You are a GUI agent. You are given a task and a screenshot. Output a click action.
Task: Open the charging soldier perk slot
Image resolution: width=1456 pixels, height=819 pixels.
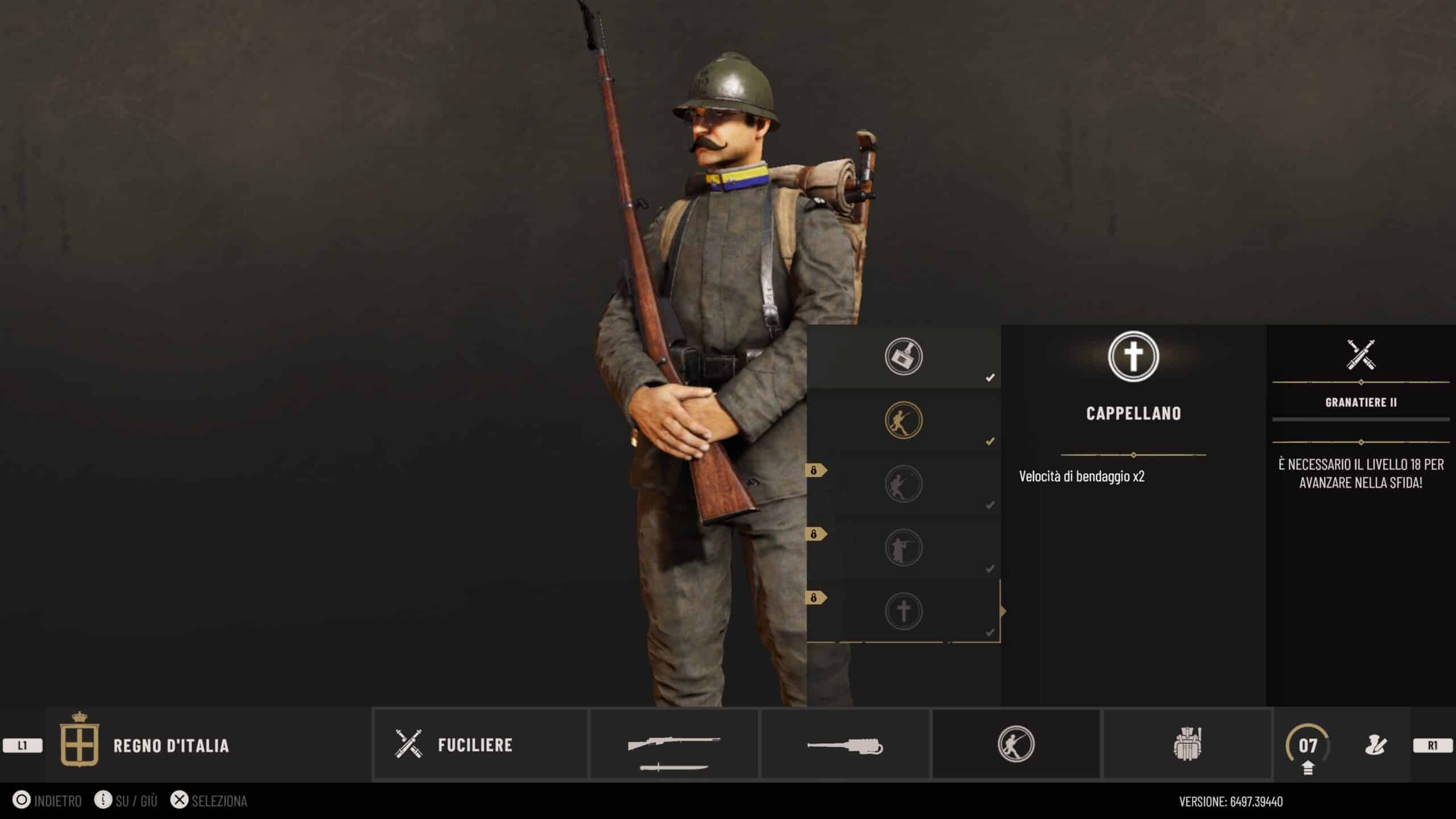click(x=1016, y=744)
